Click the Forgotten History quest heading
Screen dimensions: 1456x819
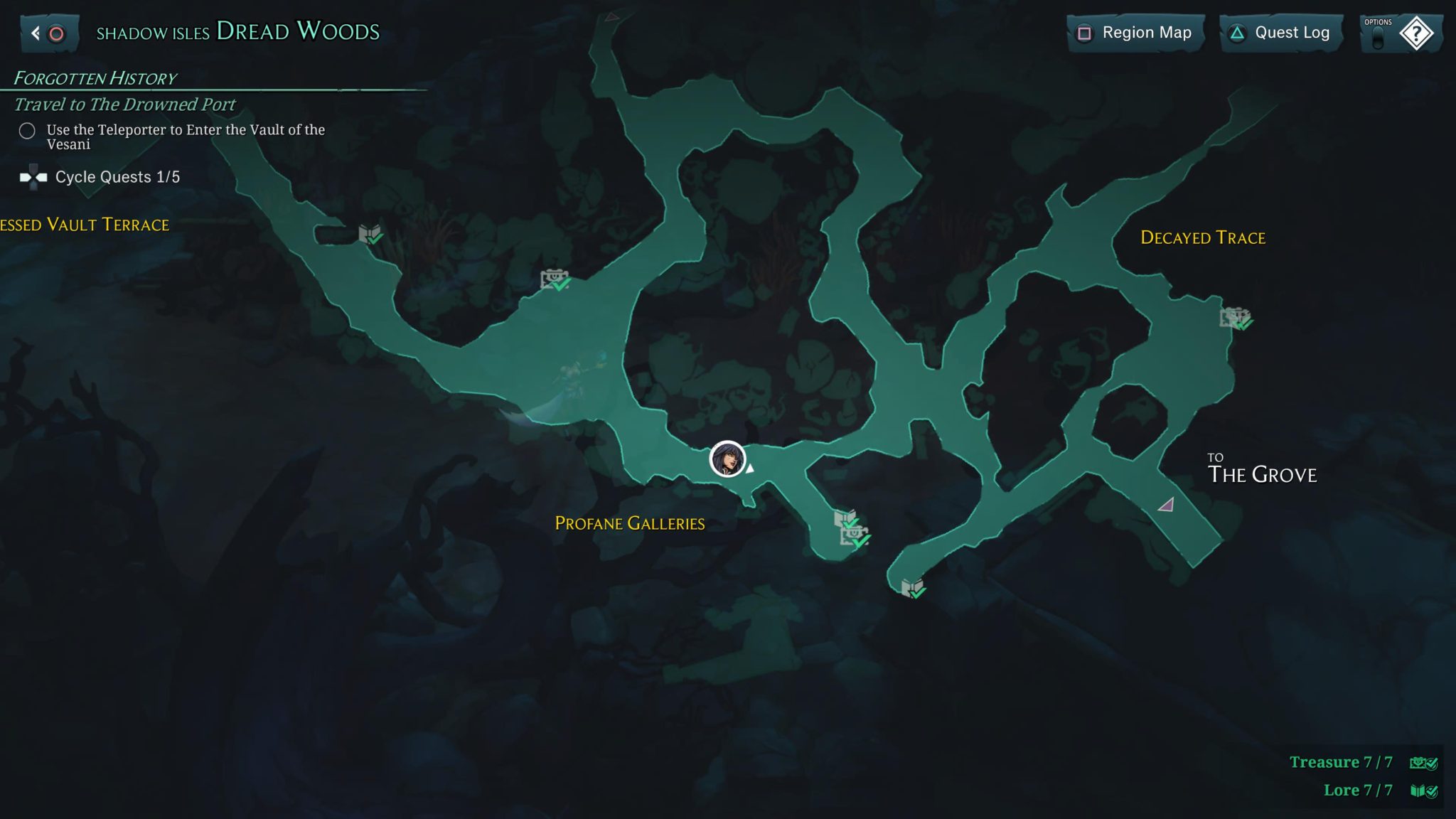95,77
